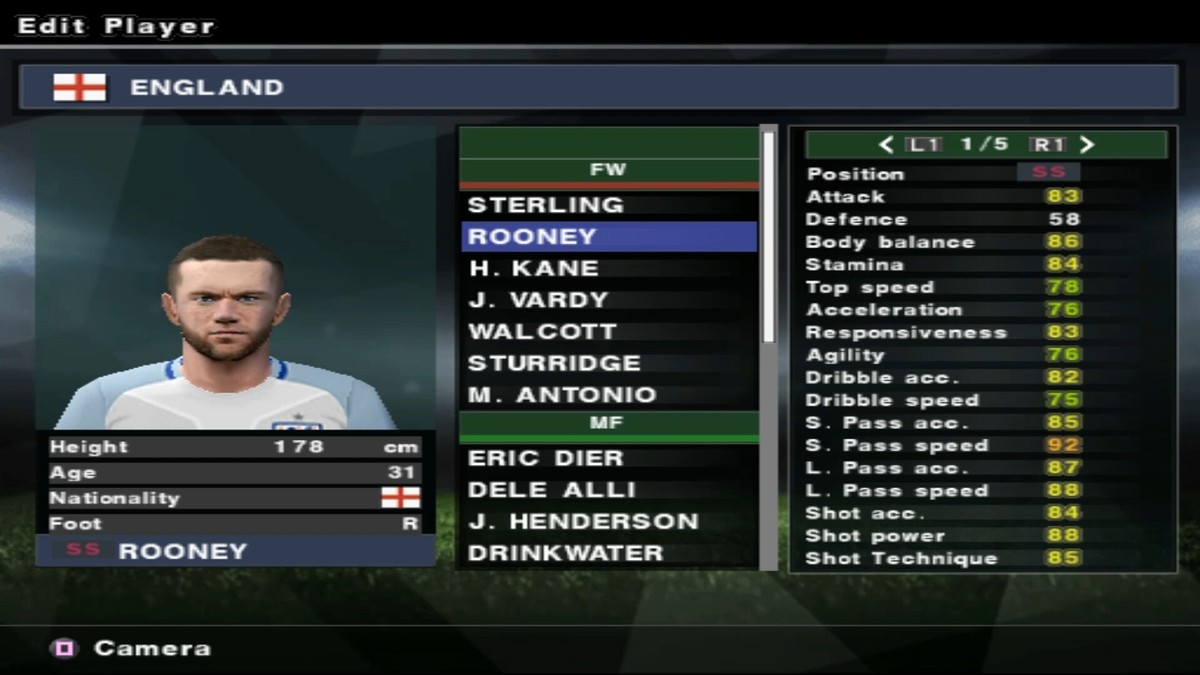This screenshot has width=1200, height=675.
Task: Go to the next stats page arrow
Action: click(1088, 145)
